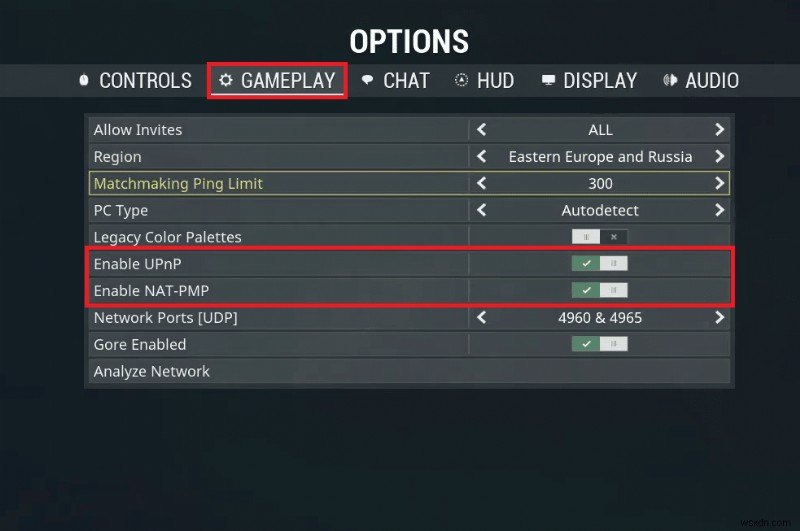Toggle Legacy Color Palettes switch

tap(600, 237)
